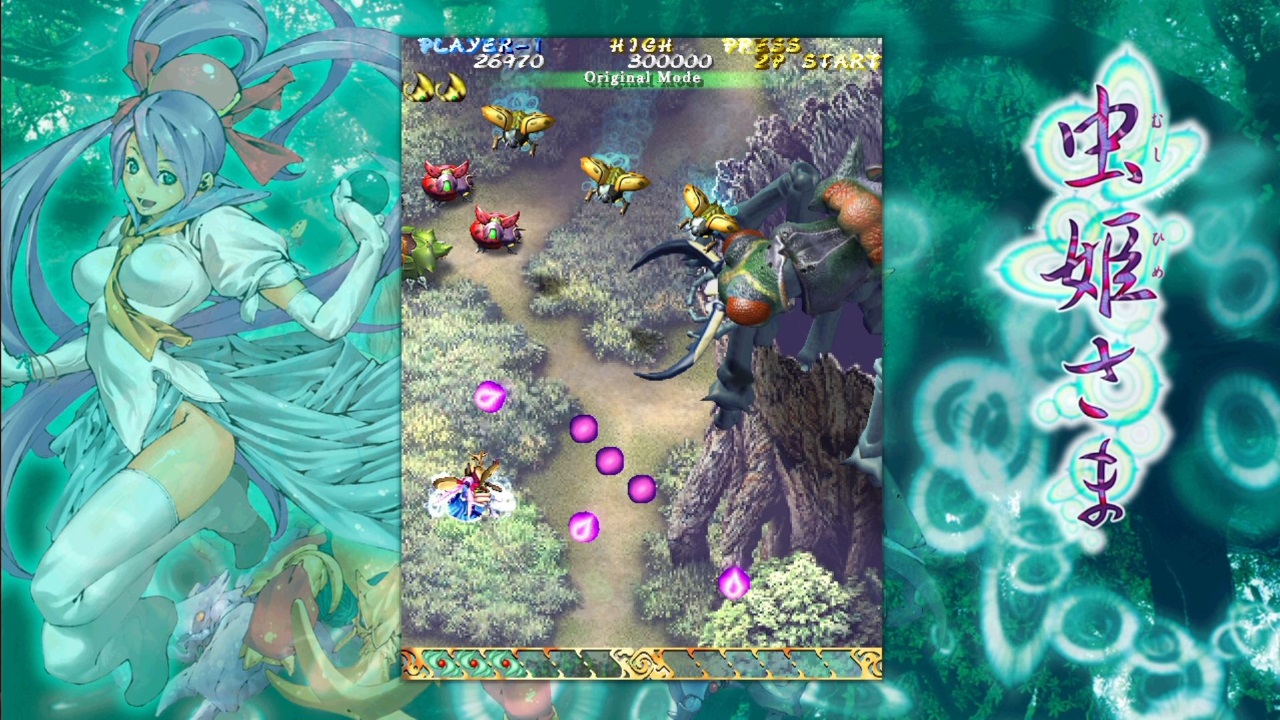Expand the HIGH score display

pos(641,44)
